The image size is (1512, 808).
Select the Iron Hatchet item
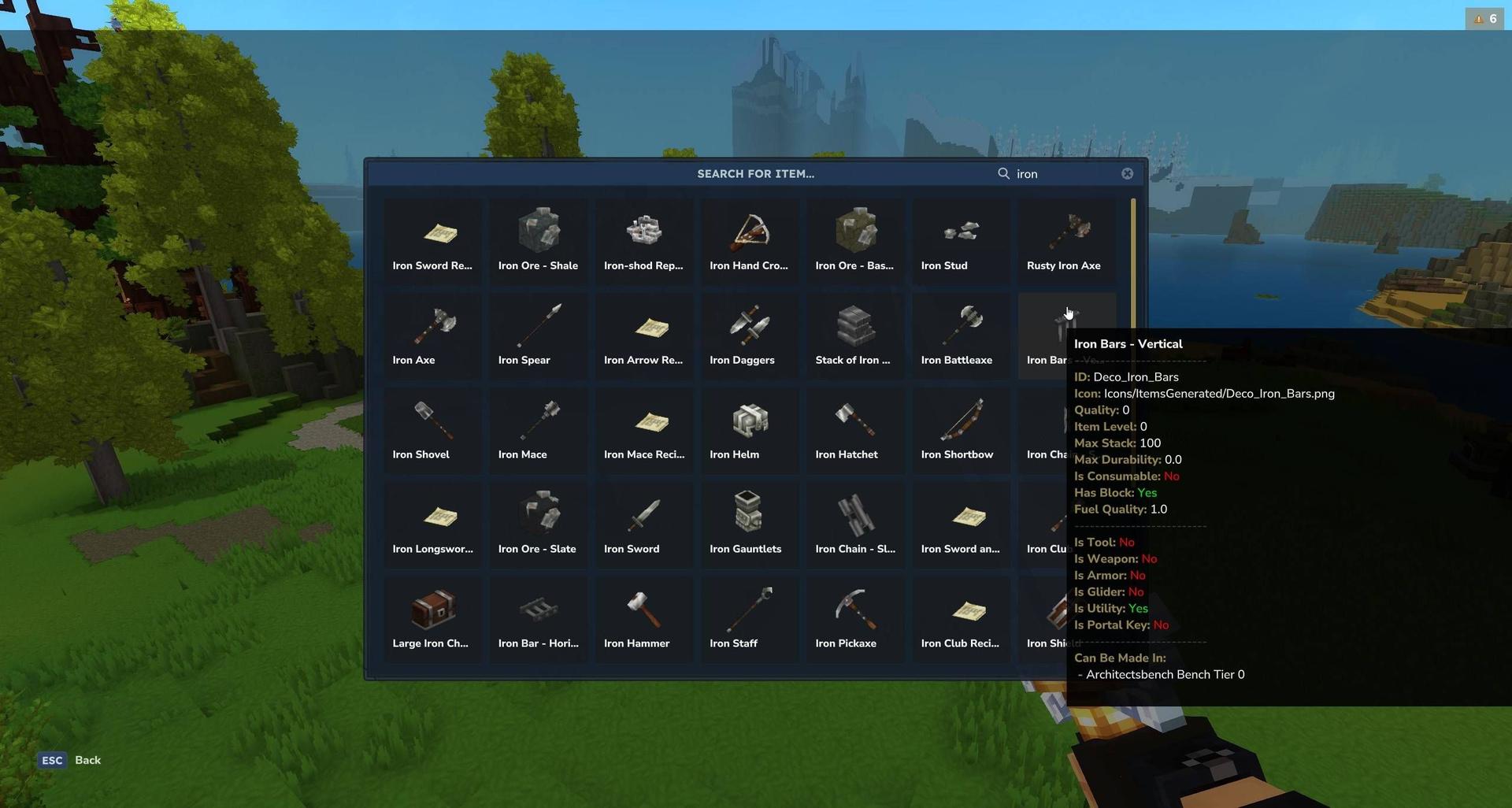(x=854, y=420)
